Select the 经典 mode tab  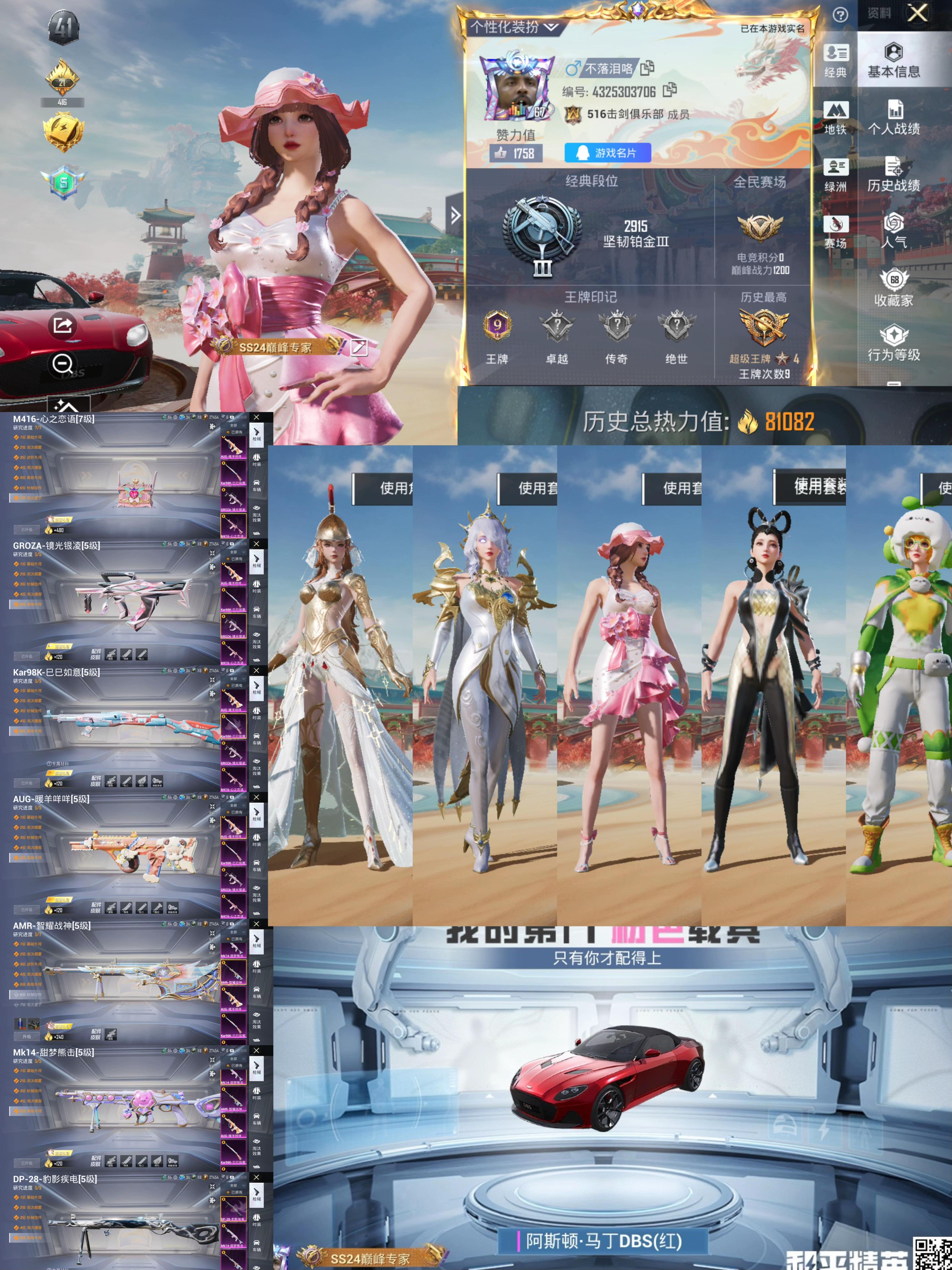[835, 60]
